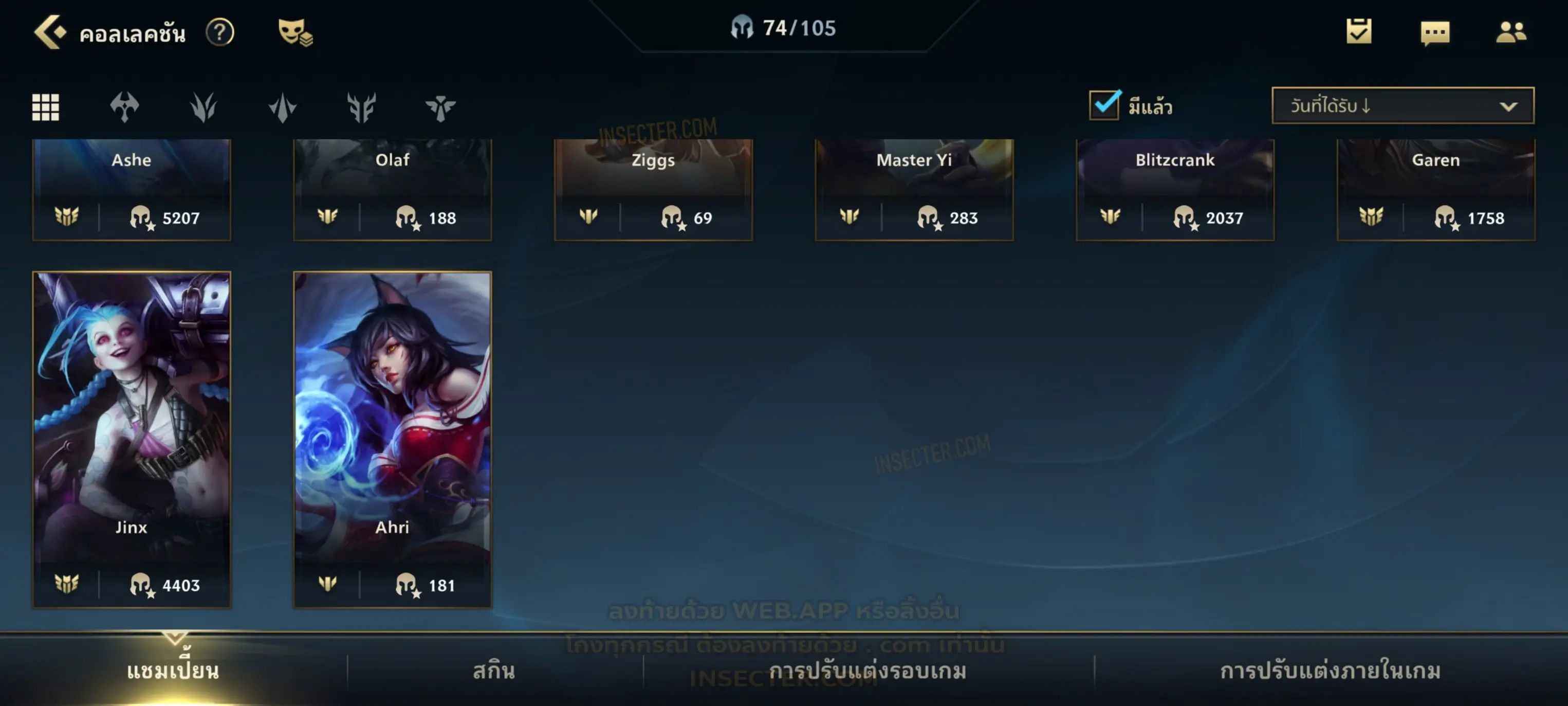
Task: Switch to the การปรับแต่งรอบเกม tab
Action: pos(868,671)
